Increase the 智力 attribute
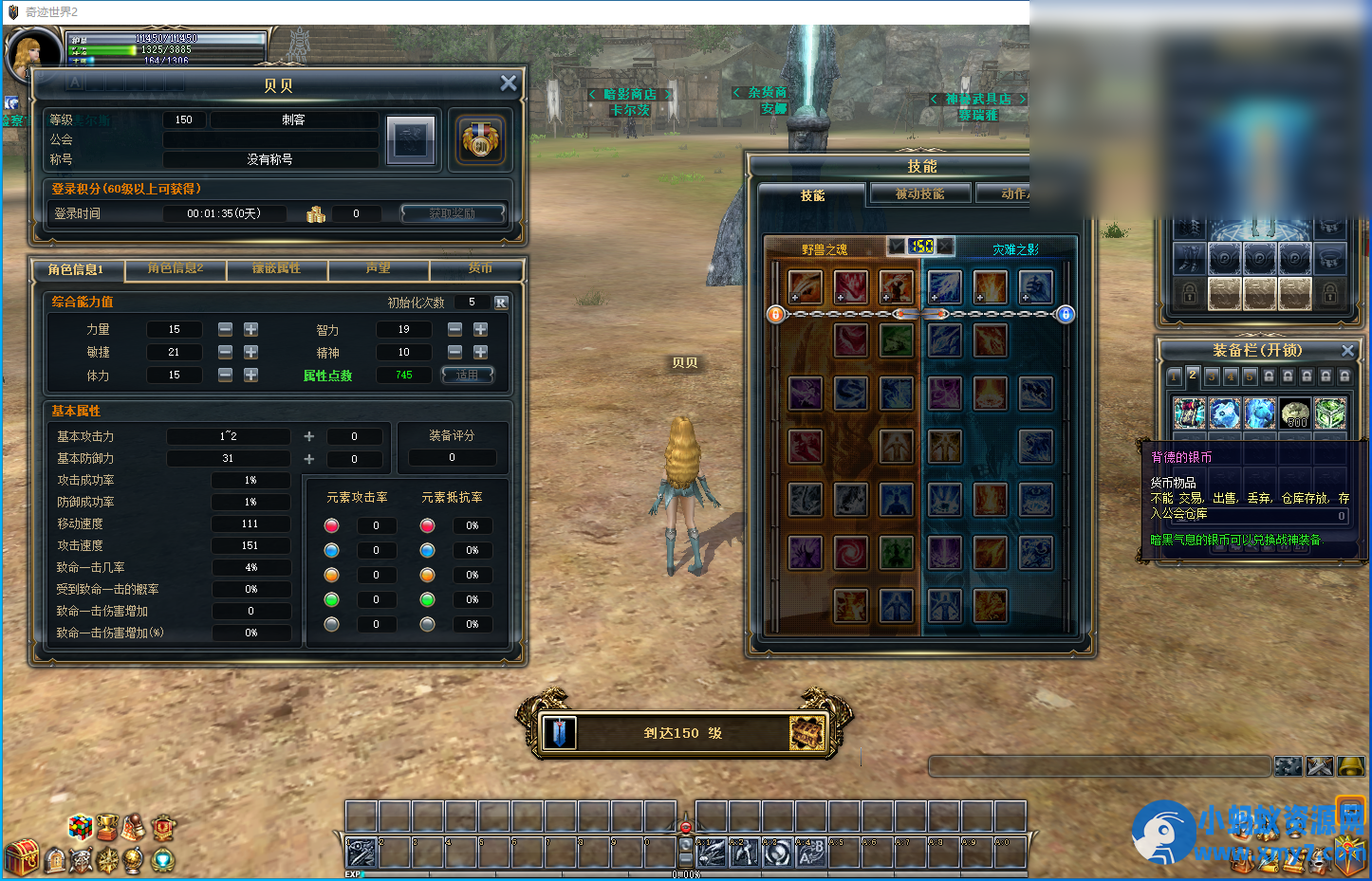1372x881 pixels. (x=481, y=329)
